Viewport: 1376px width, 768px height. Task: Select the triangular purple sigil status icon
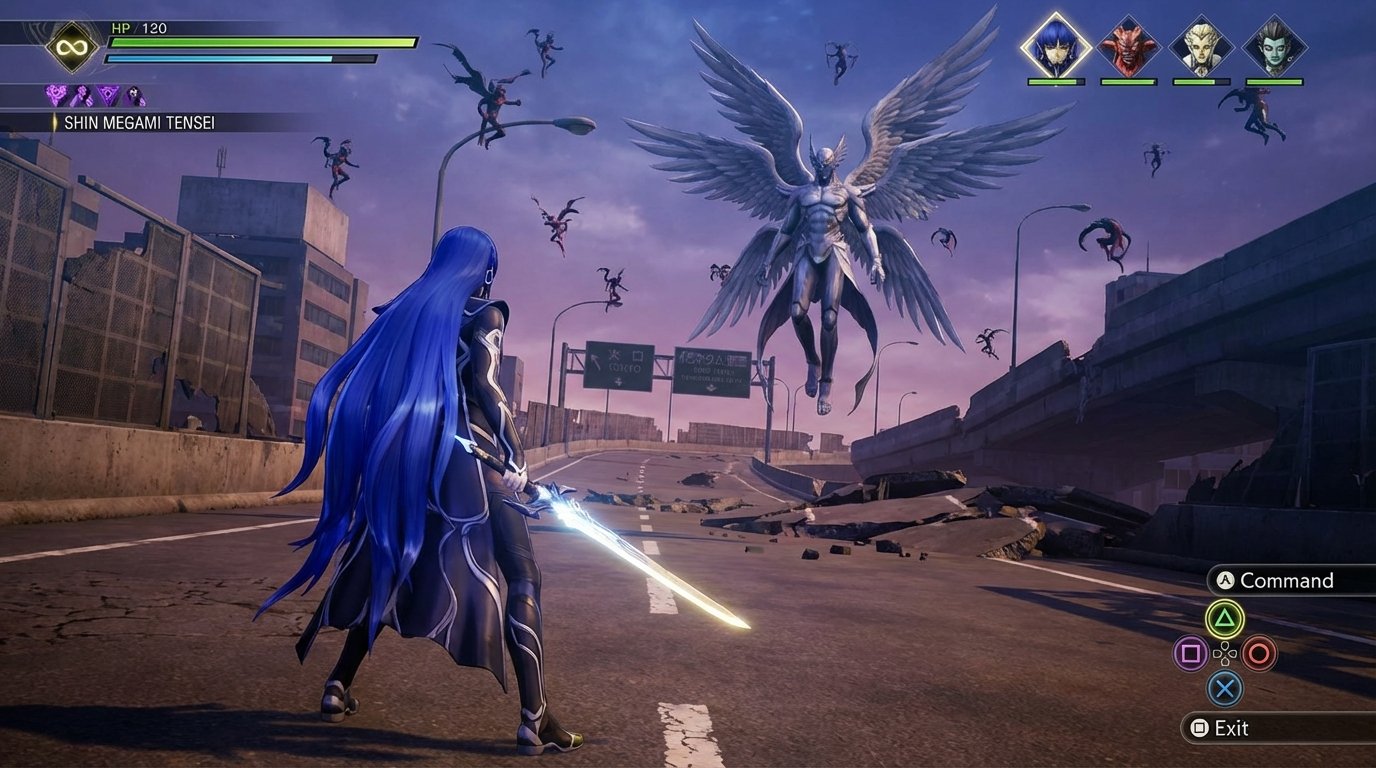[108, 95]
